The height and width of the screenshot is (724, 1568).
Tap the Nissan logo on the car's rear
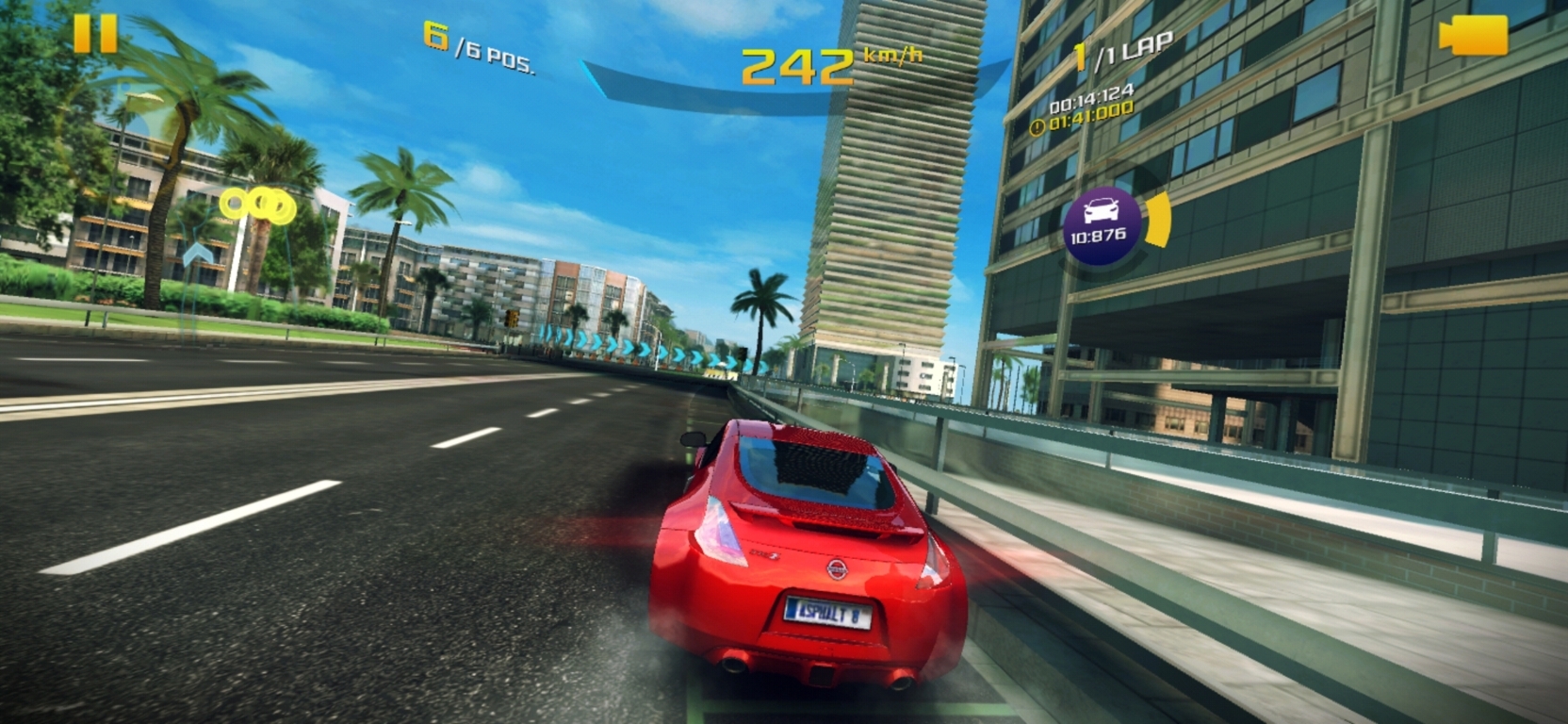837,571
